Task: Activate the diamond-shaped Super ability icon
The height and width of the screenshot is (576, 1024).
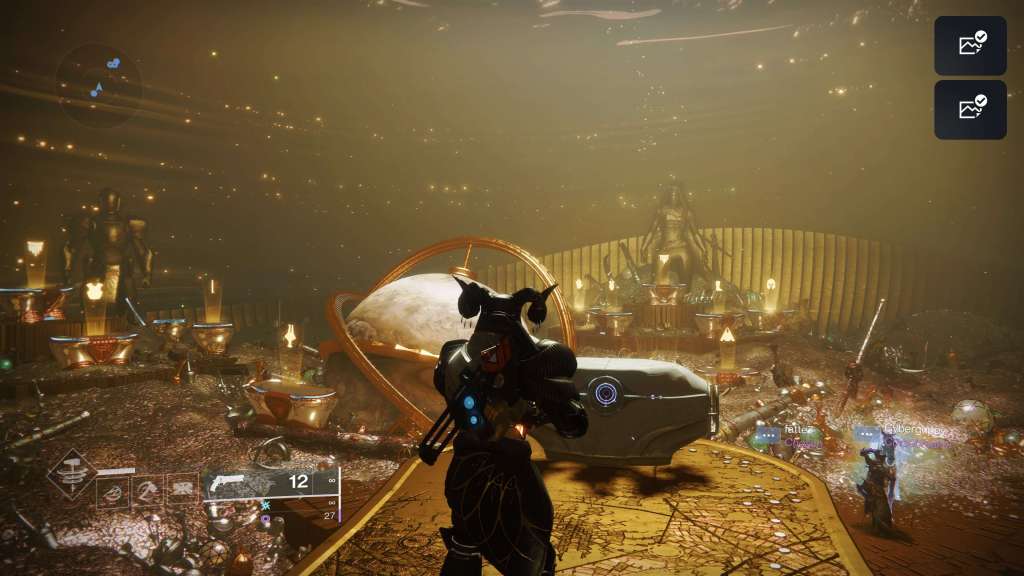Action: (x=72, y=474)
